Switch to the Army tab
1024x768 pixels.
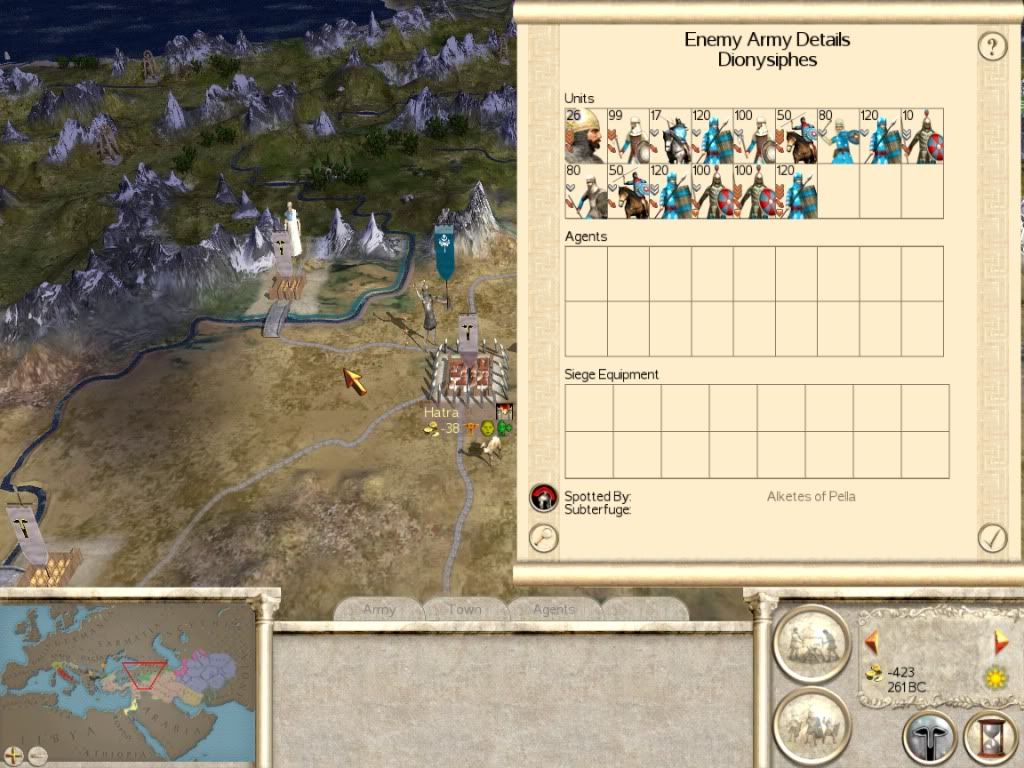(379, 609)
